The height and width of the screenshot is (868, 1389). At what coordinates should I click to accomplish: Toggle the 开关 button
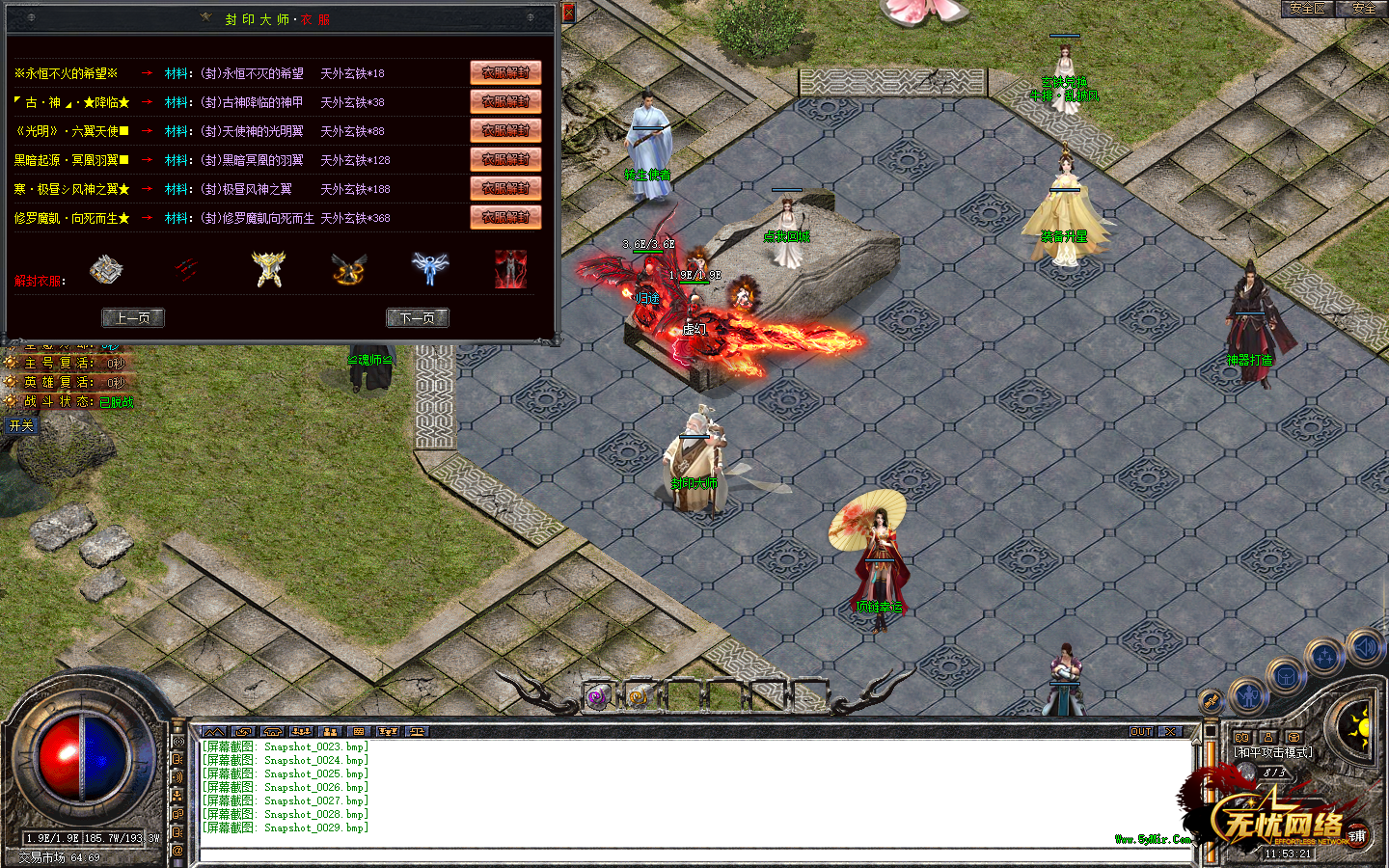[21, 425]
